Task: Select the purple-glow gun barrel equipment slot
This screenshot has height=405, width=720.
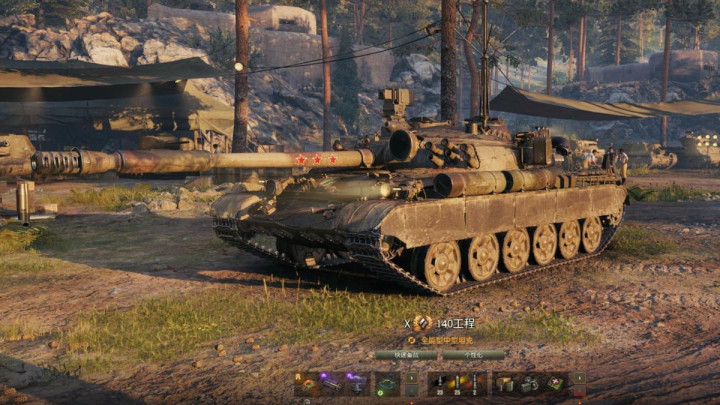Action: pyautogui.click(x=331, y=383)
